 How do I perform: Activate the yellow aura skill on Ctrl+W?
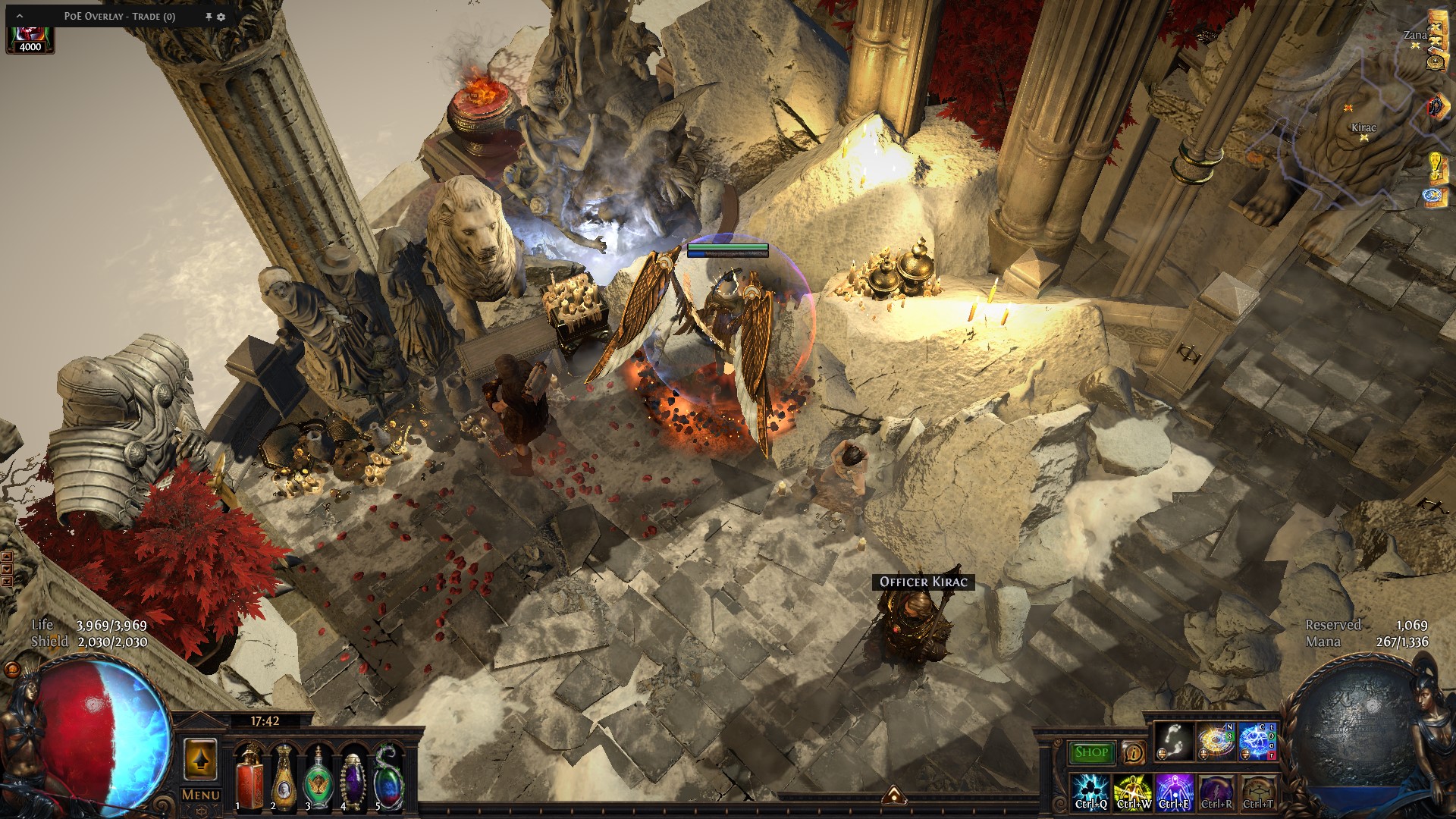click(1133, 792)
